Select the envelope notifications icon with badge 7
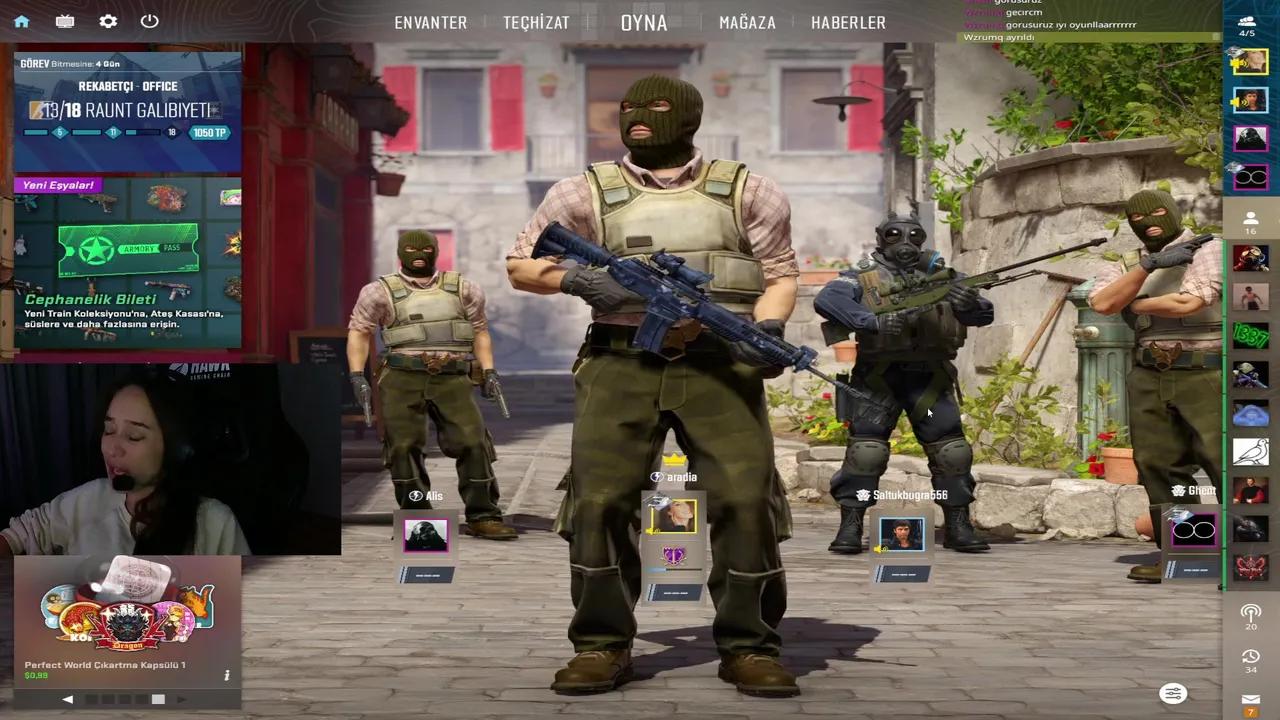The height and width of the screenshot is (720, 1280). point(1250,697)
